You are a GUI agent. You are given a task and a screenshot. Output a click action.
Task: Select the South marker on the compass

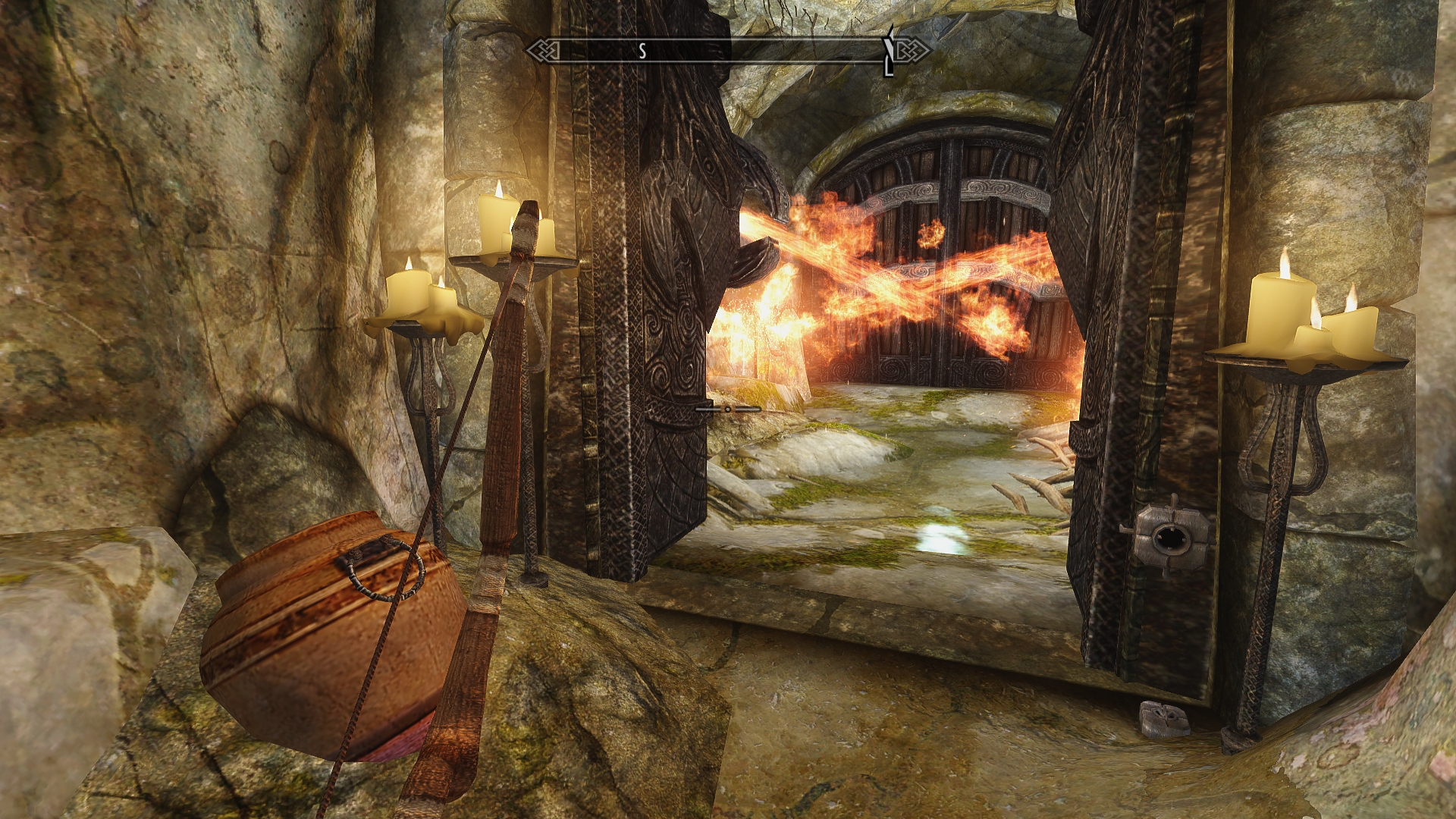642,51
